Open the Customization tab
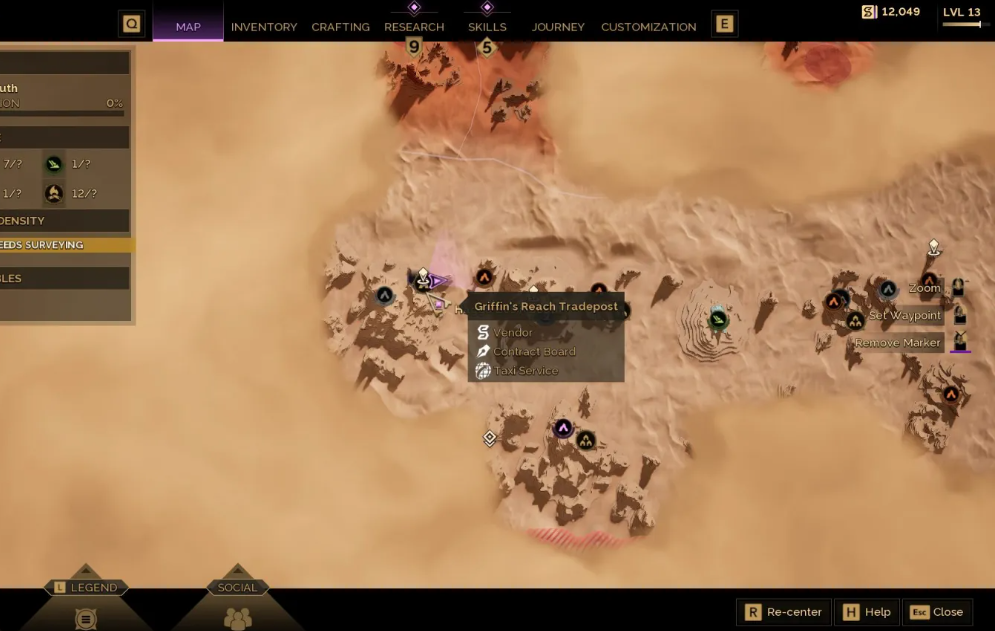Image resolution: width=995 pixels, height=631 pixels. pos(648,27)
